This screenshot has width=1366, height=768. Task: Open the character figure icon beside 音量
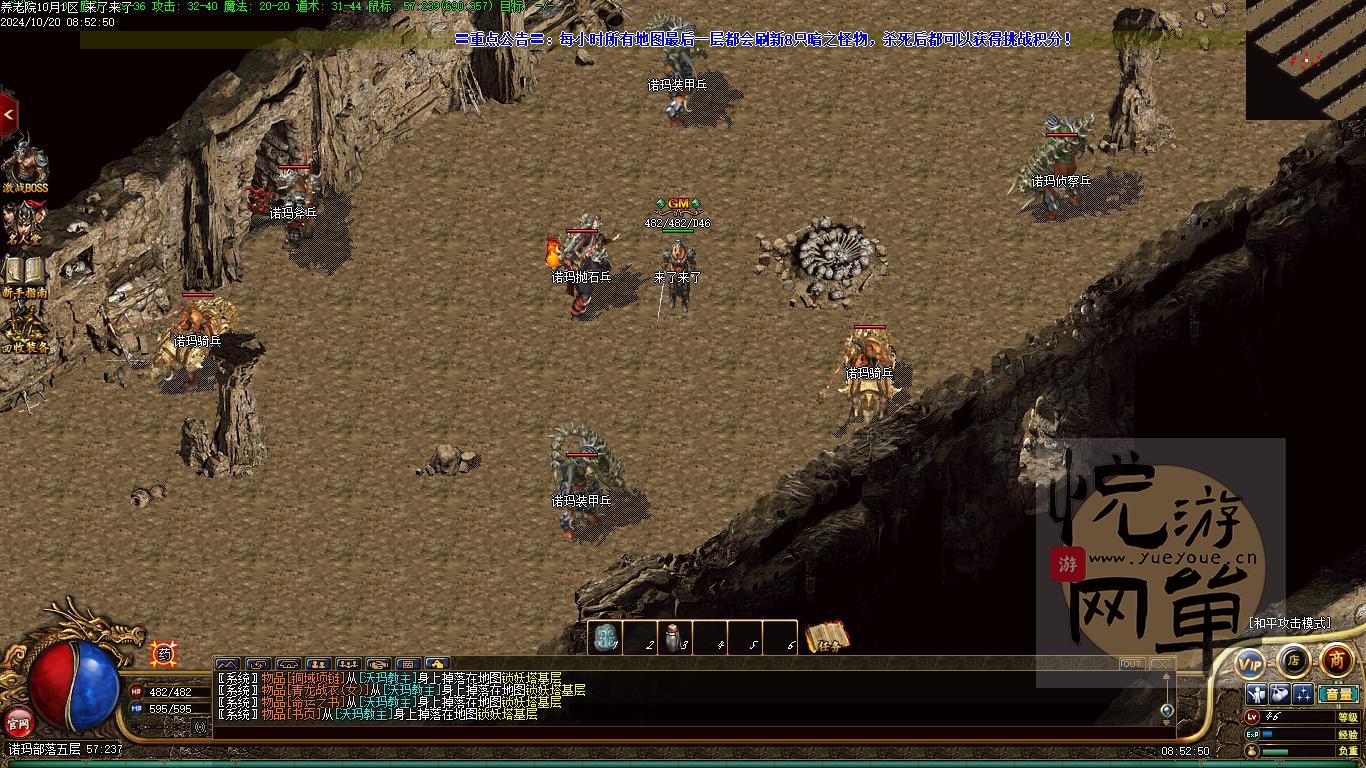coord(1257,694)
